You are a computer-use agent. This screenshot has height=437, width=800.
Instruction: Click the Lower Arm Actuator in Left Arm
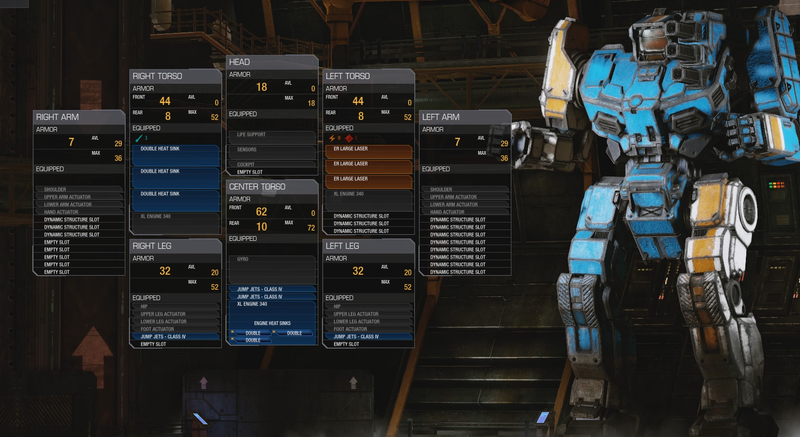coord(465,204)
